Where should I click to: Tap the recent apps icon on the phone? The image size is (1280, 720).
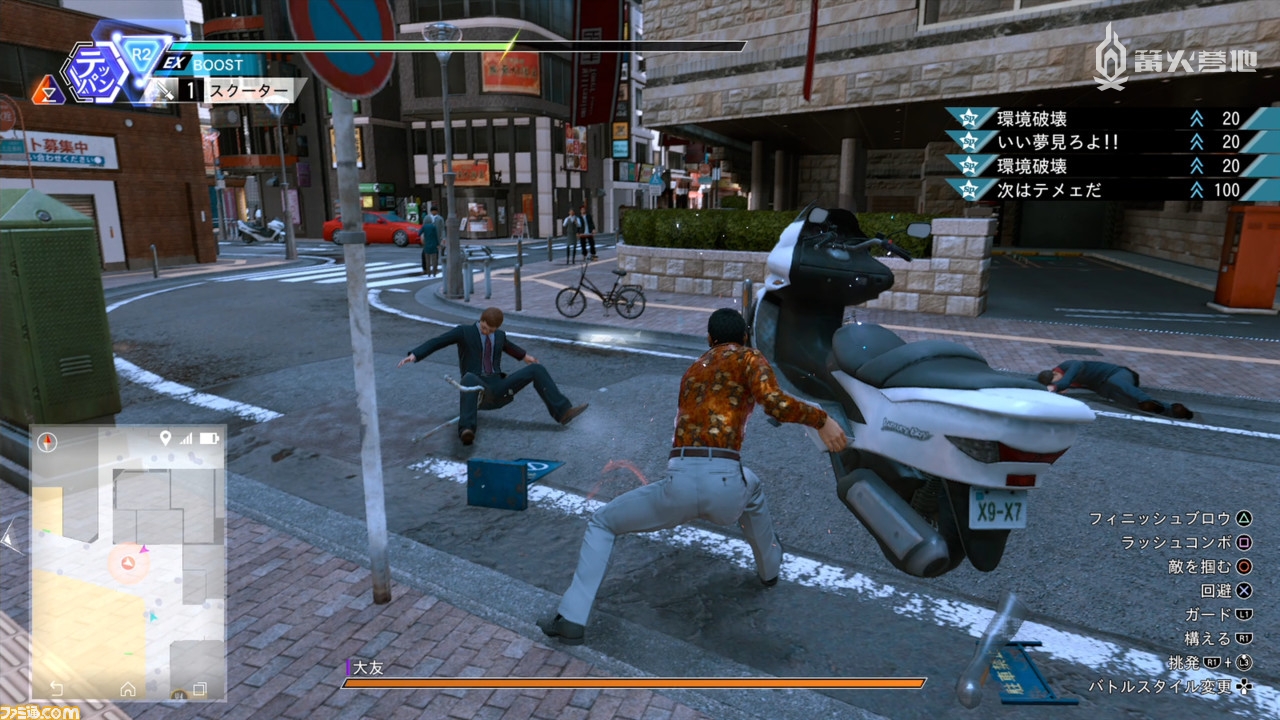click(199, 689)
